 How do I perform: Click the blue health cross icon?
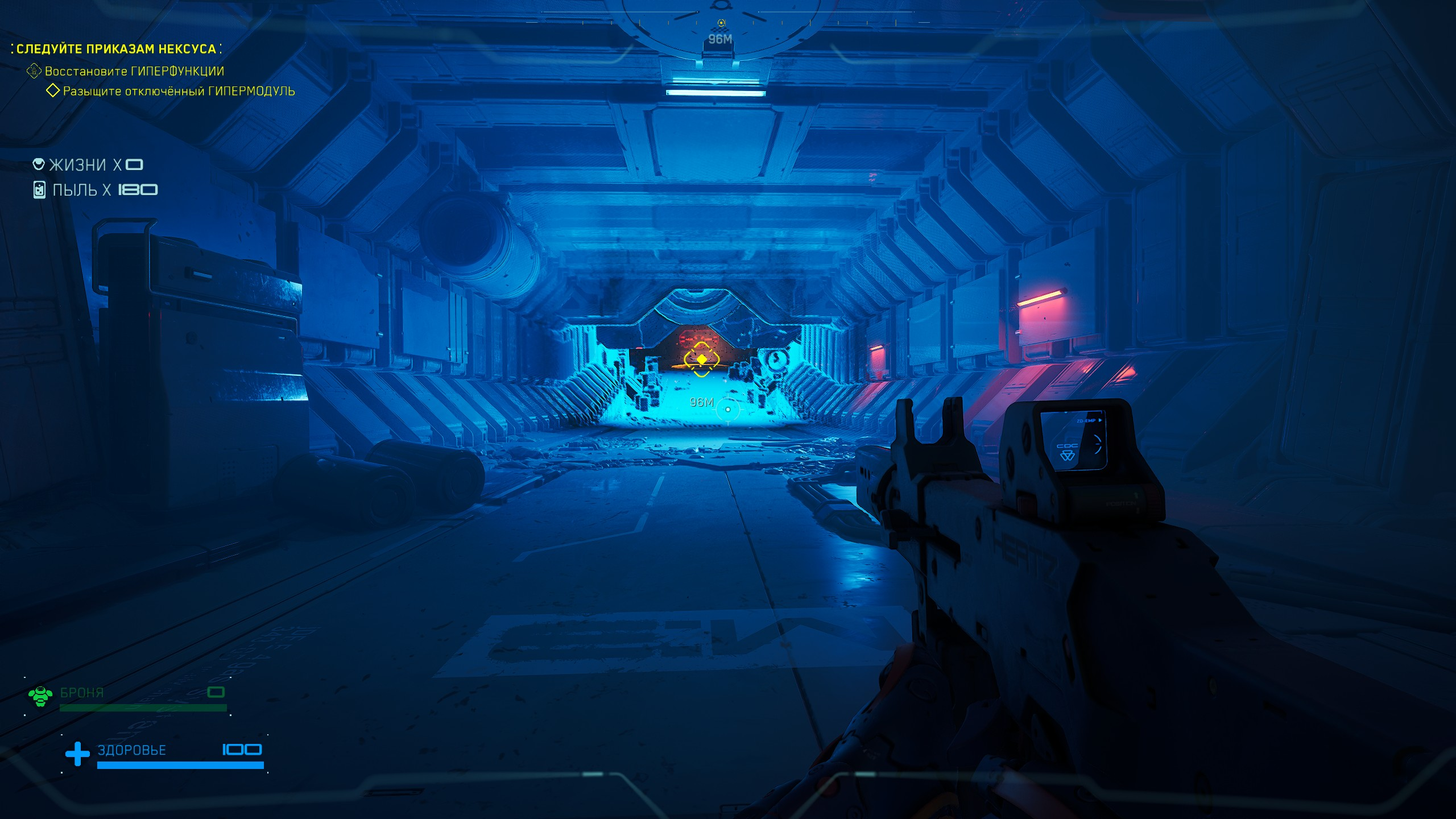click(x=77, y=754)
